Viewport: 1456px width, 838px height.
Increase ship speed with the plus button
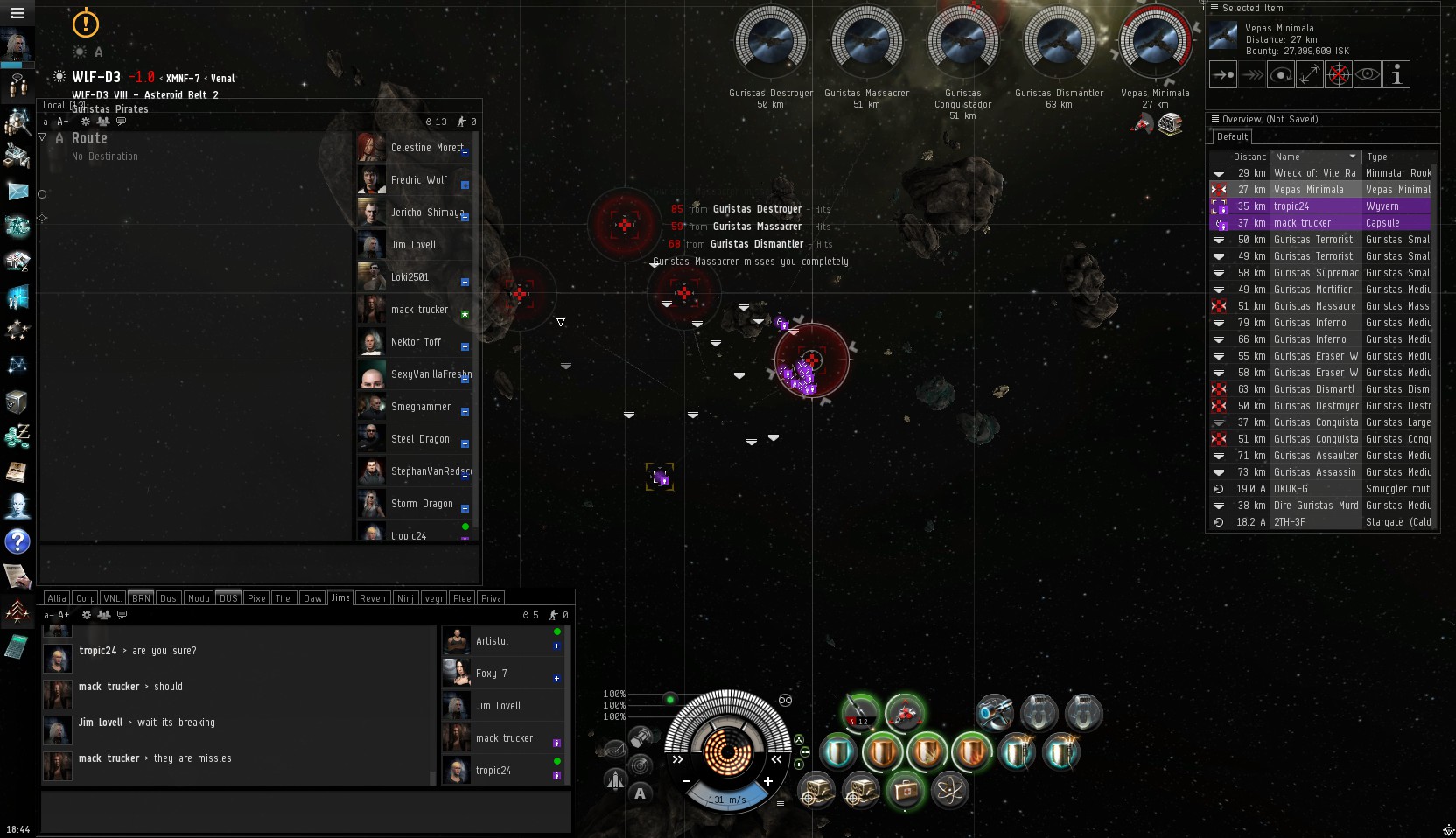tap(767, 781)
